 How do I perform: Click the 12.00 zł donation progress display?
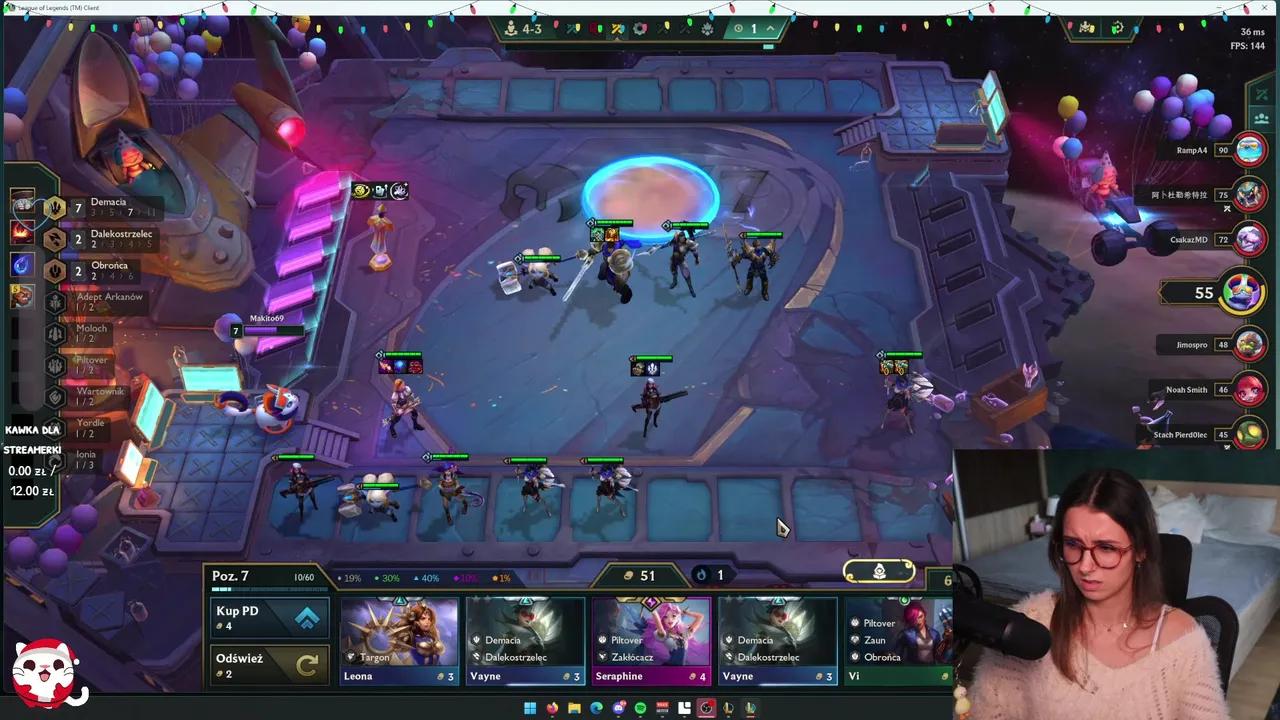[31, 491]
